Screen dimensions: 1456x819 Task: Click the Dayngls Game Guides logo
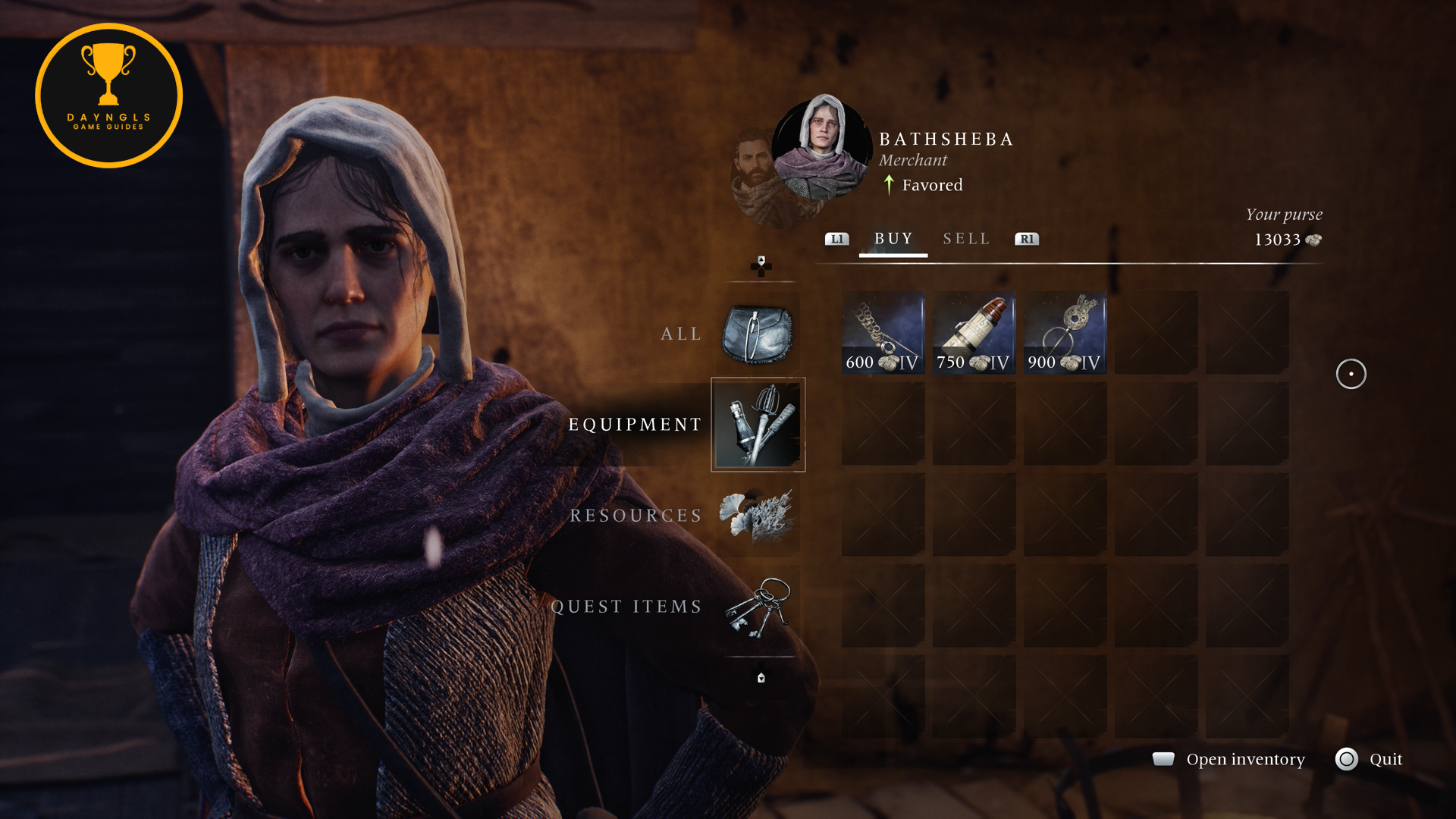coord(108,96)
